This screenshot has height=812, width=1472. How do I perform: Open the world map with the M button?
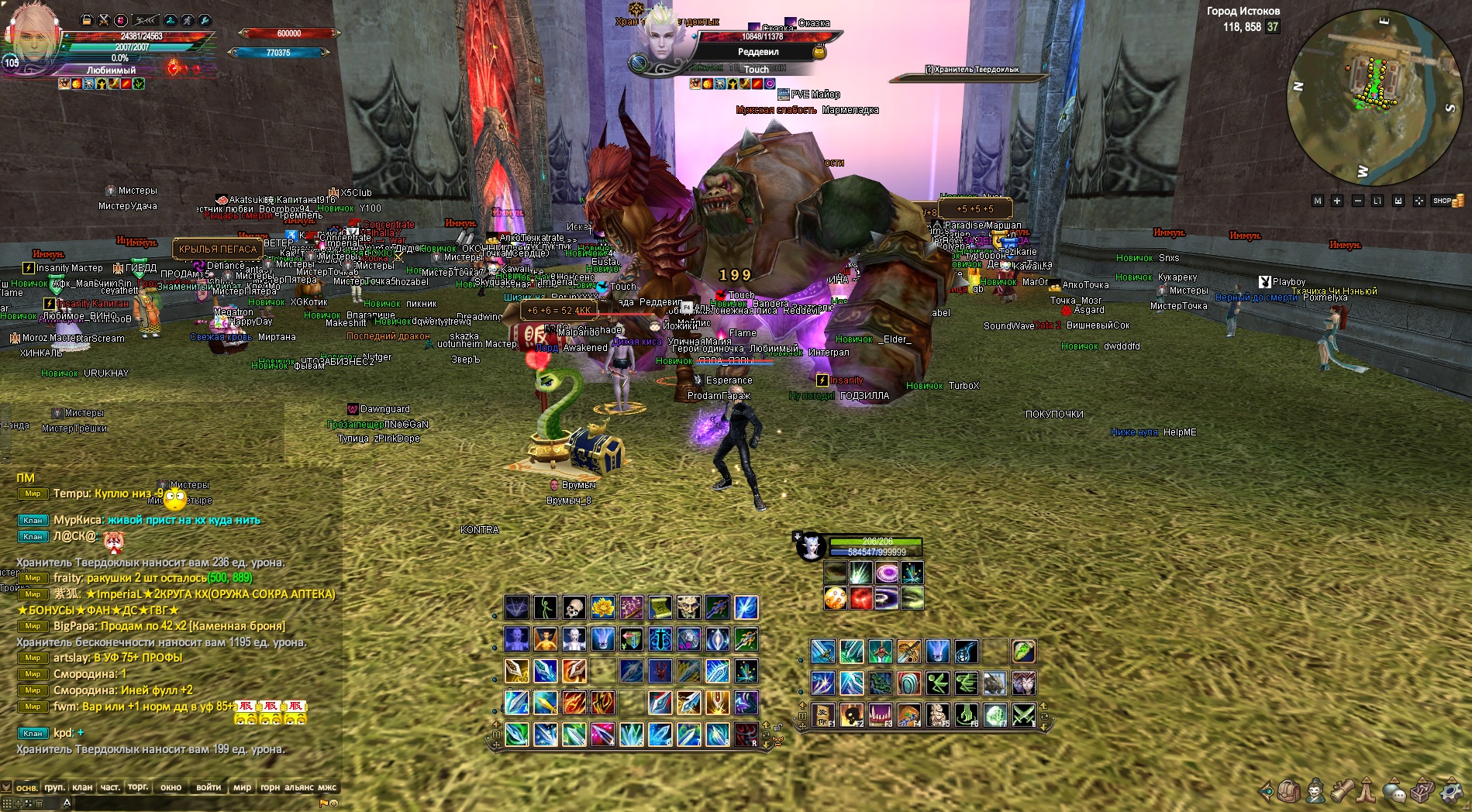pos(1317,201)
